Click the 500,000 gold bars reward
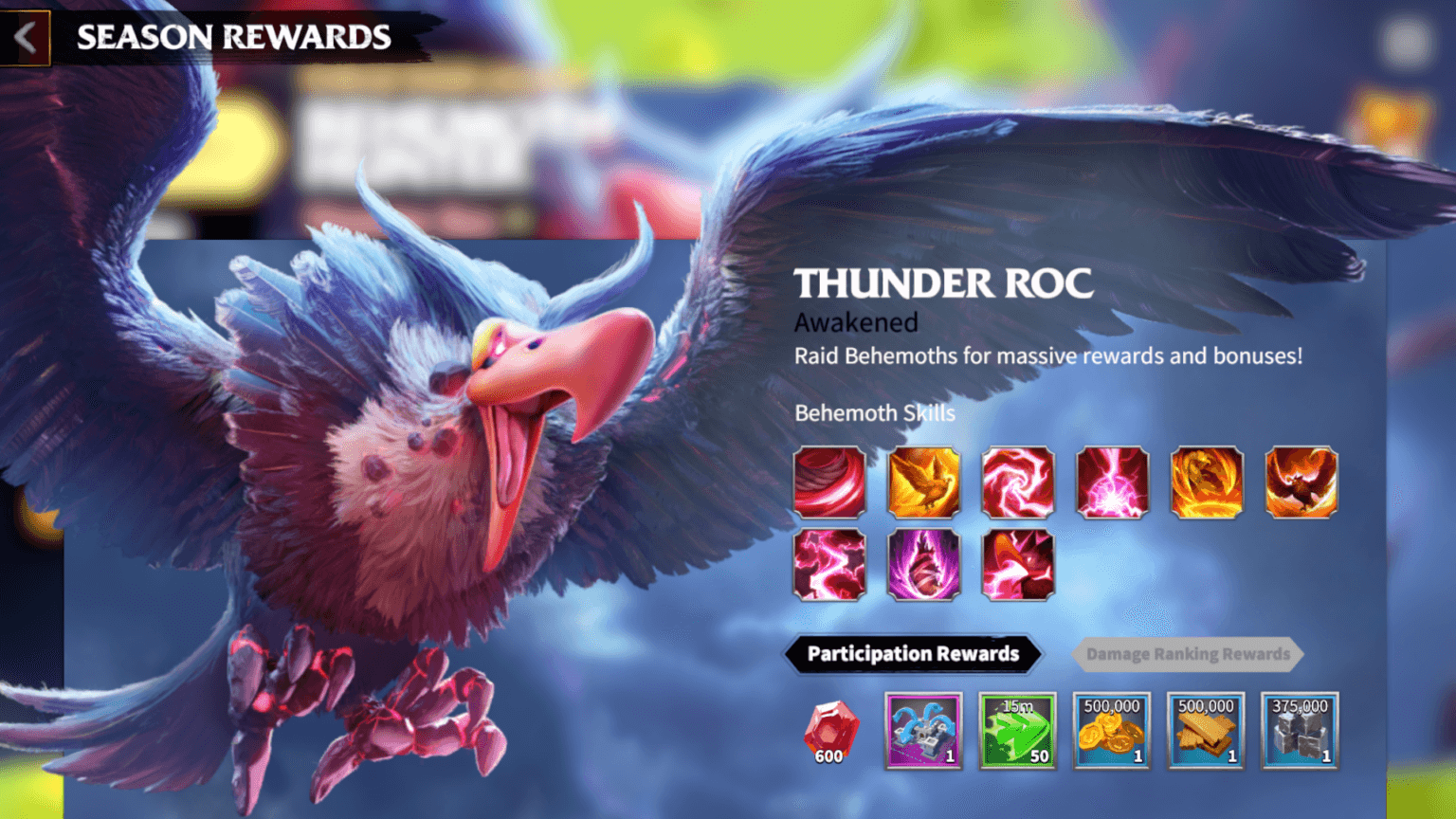The image size is (1456, 819). (x=1205, y=730)
